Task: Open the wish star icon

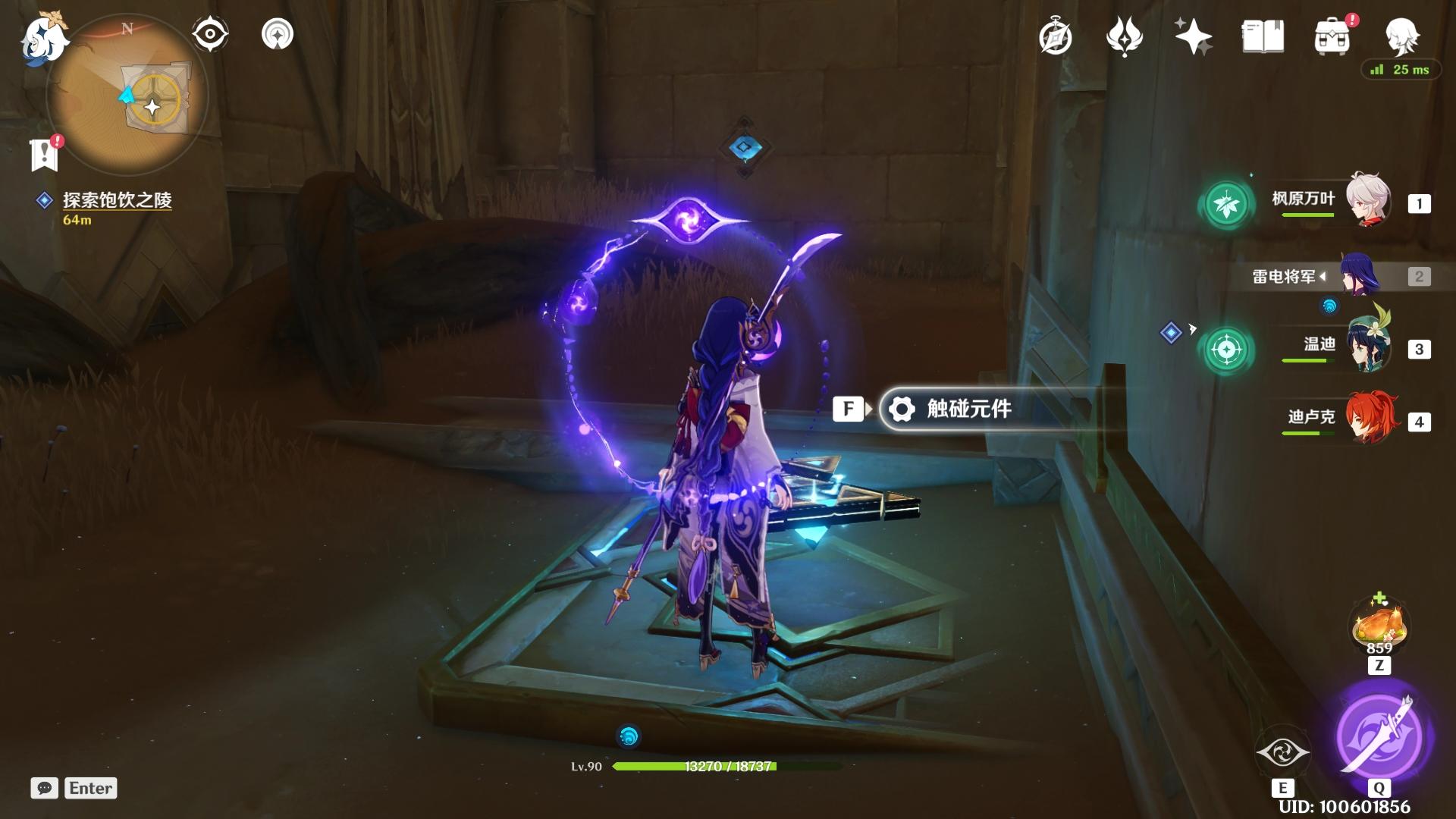Action: (x=1192, y=36)
